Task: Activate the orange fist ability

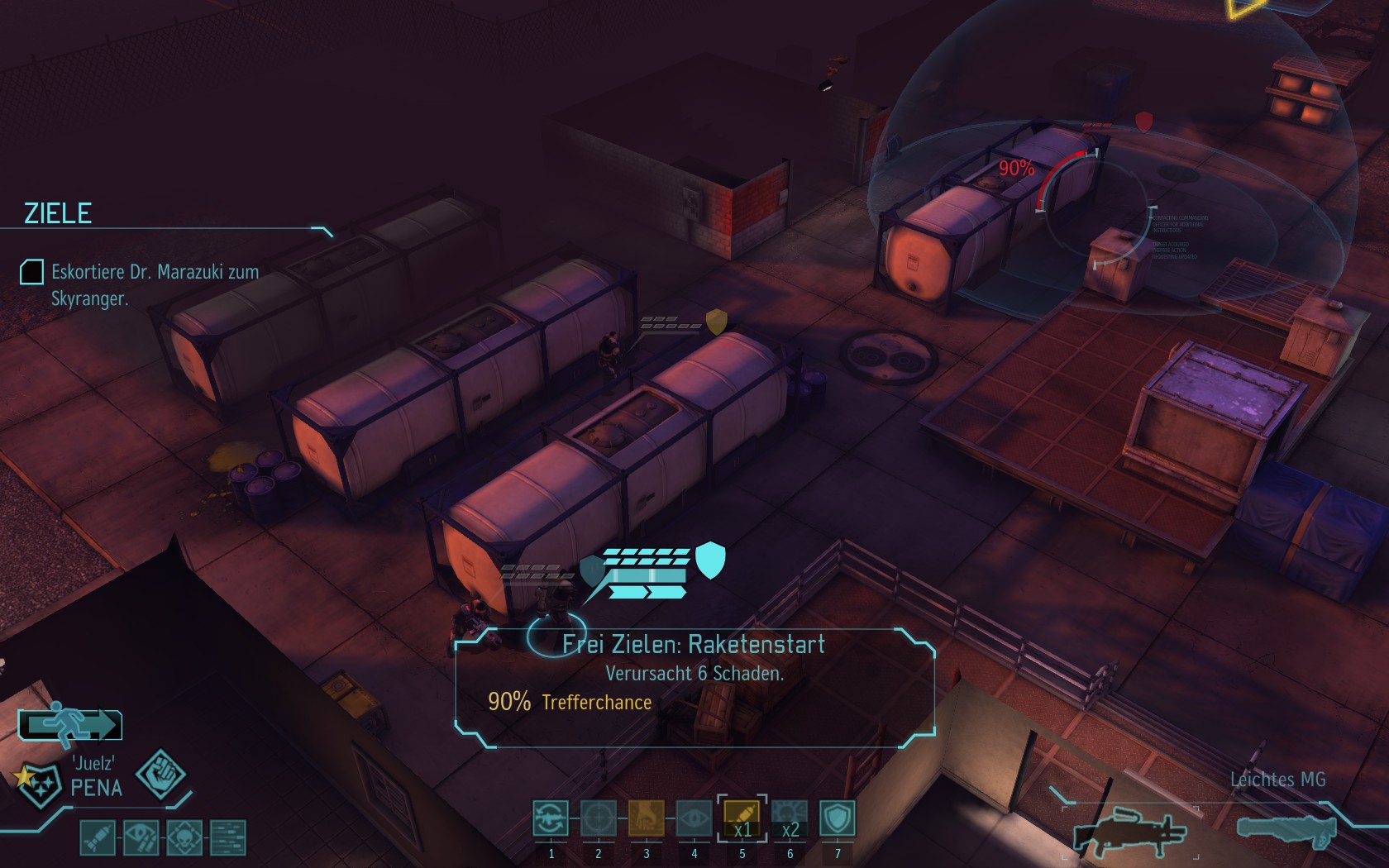Action: click(647, 818)
